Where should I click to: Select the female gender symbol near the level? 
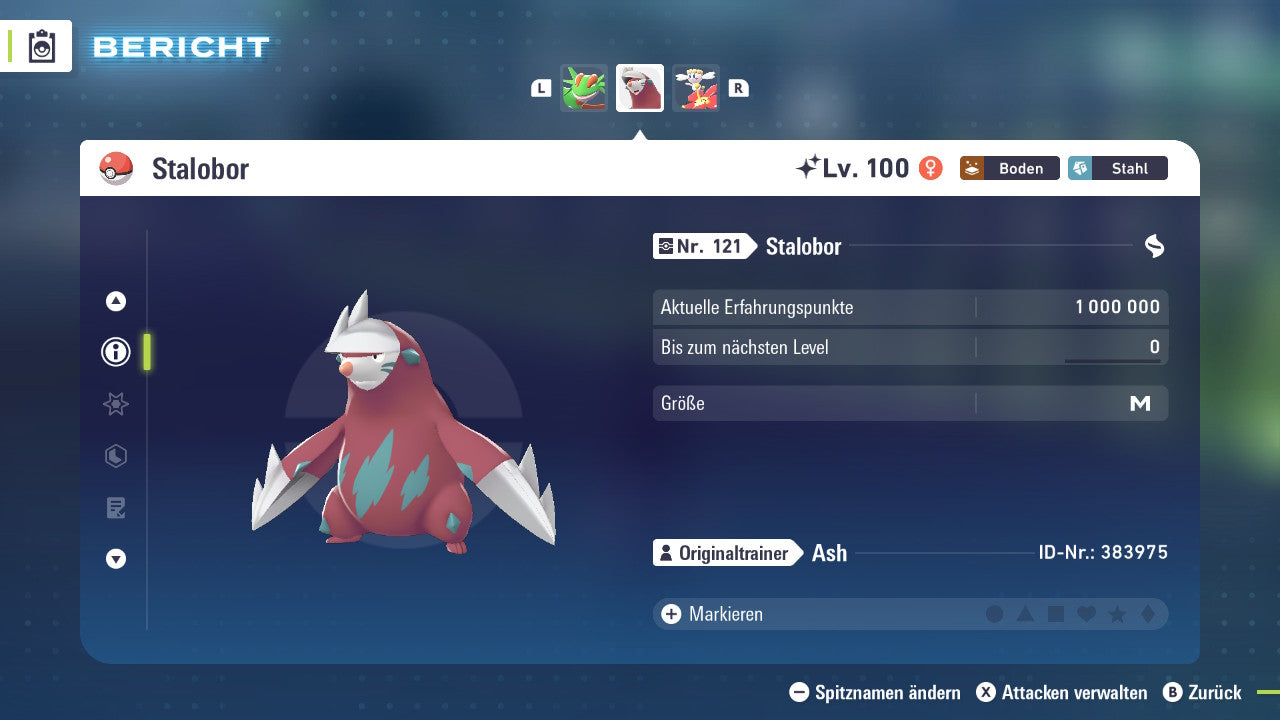929,168
